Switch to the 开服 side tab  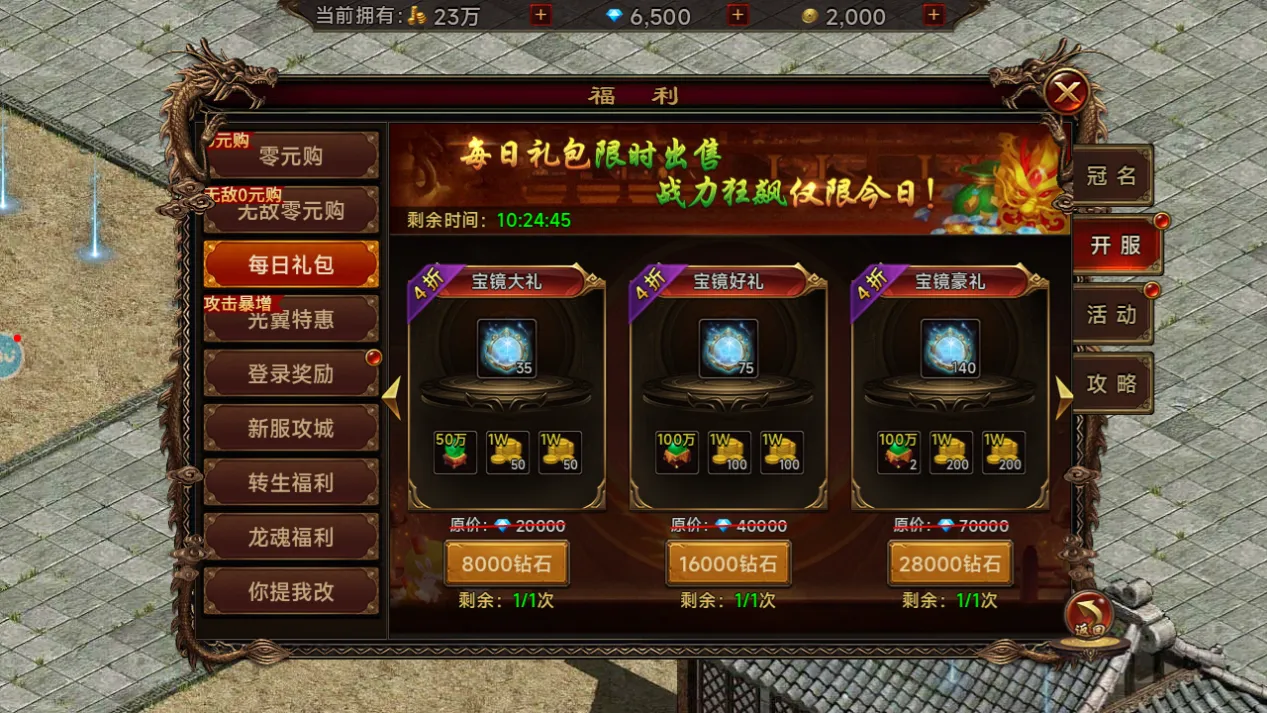1116,245
